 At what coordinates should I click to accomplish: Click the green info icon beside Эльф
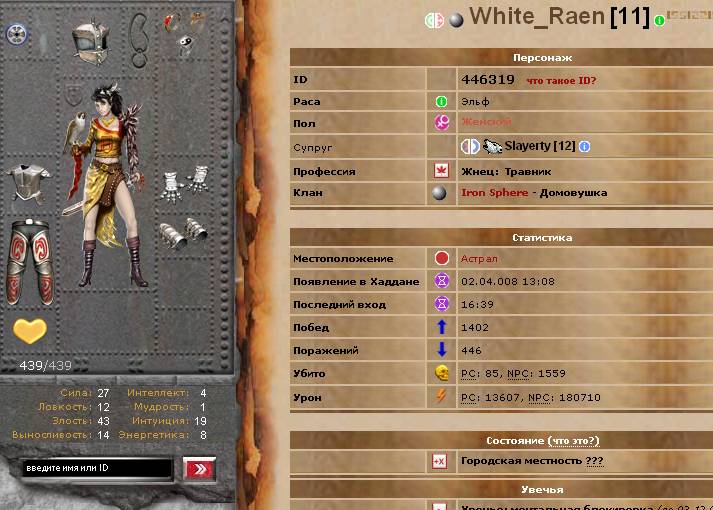(441, 101)
